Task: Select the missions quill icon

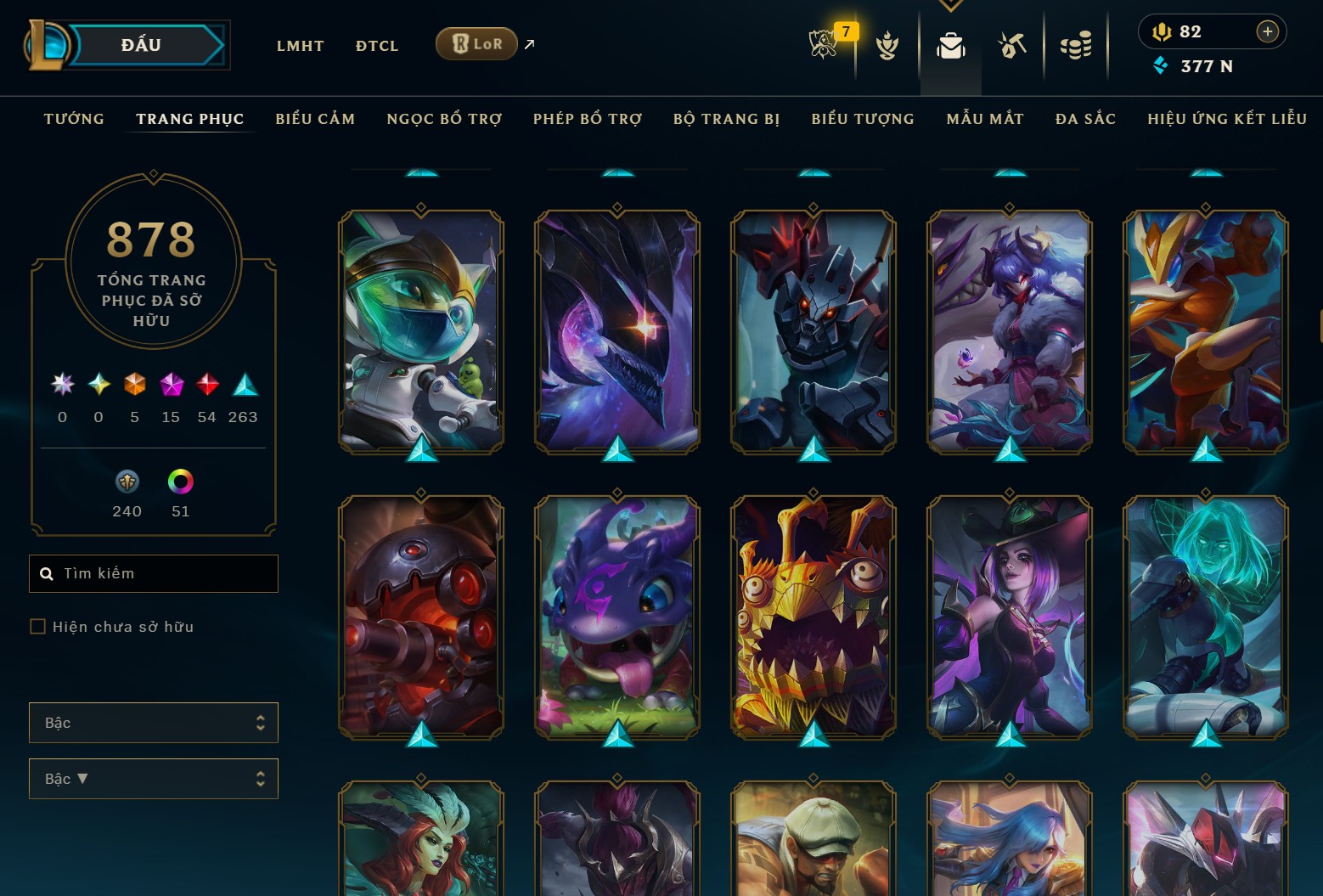Action: click(1012, 47)
